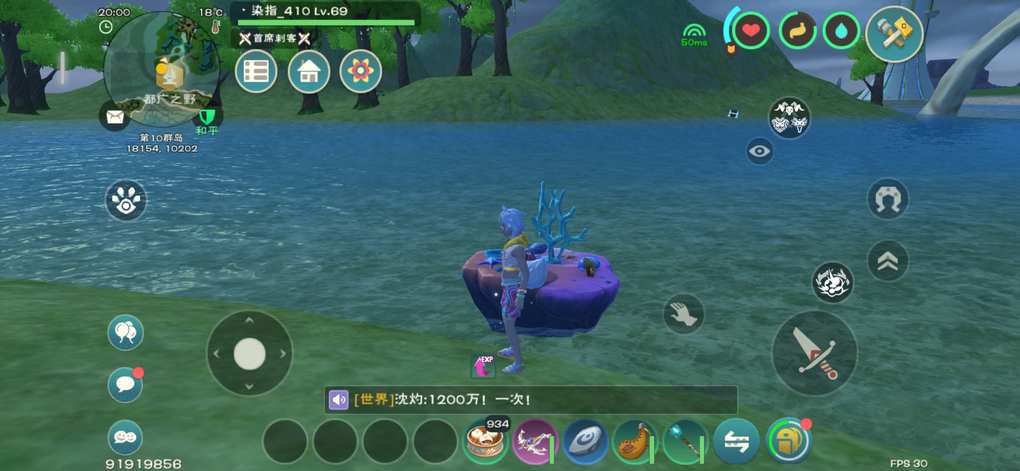Open the three masks icon
The height and width of the screenshot is (471, 1020).
point(789,118)
